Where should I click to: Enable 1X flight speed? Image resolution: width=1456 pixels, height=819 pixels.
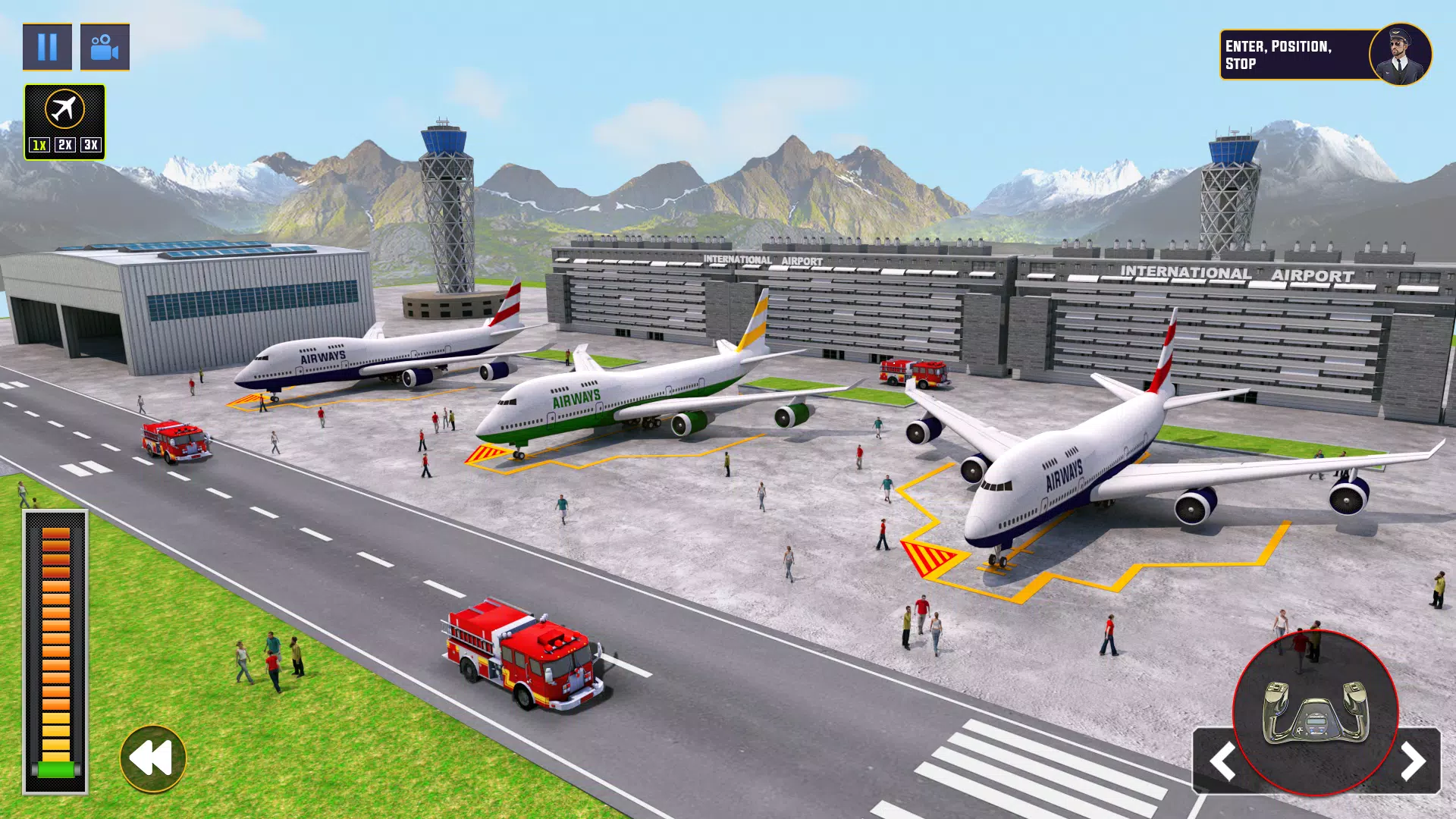pos(39,144)
